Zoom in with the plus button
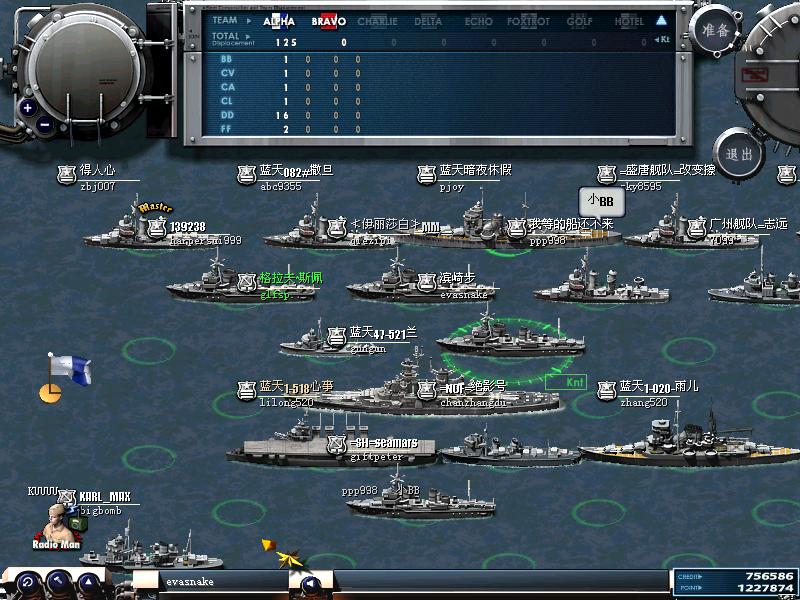 pyautogui.click(x=28, y=107)
